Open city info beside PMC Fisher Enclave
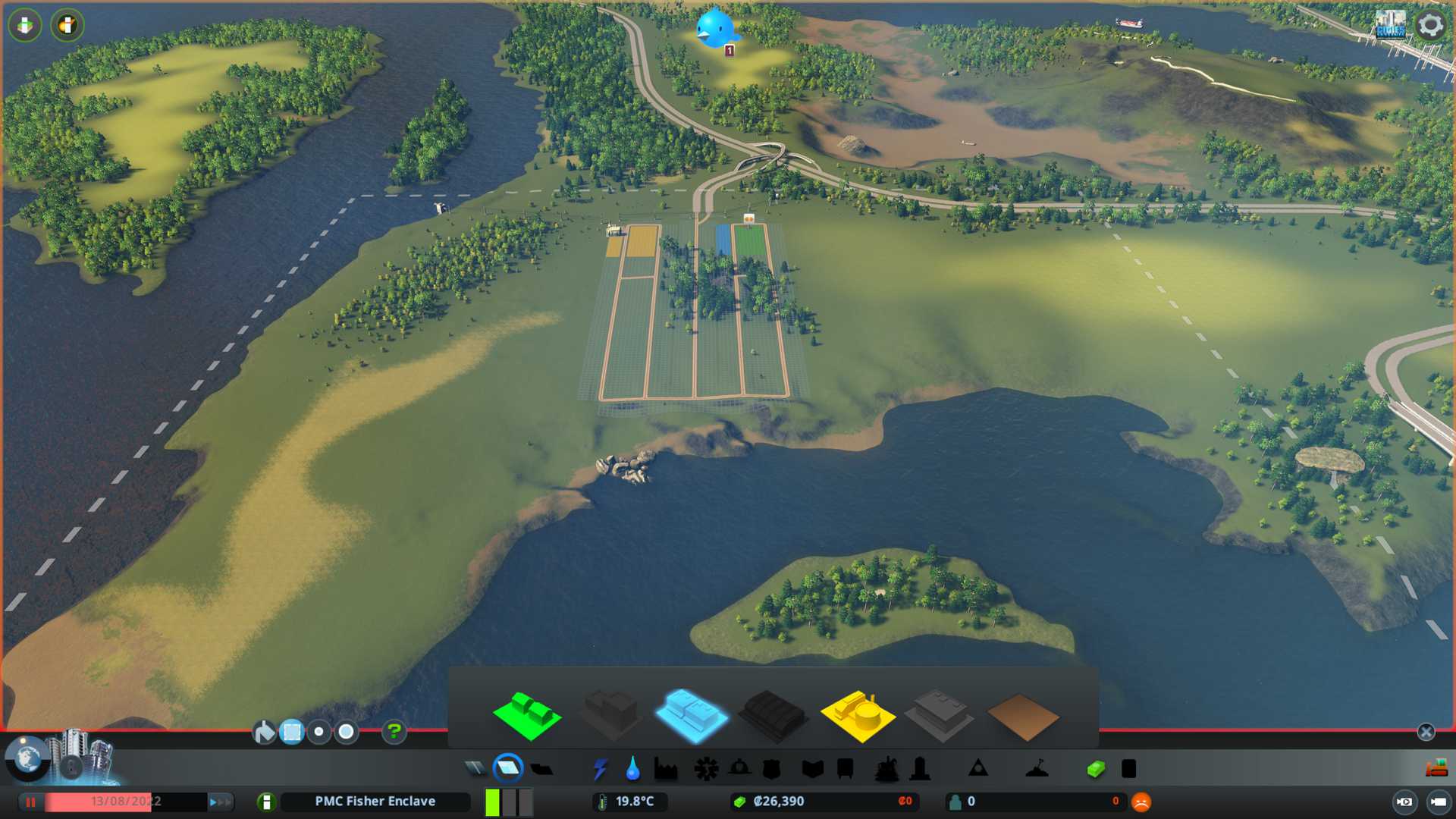Viewport: 1456px width, 819px height. 266,802
